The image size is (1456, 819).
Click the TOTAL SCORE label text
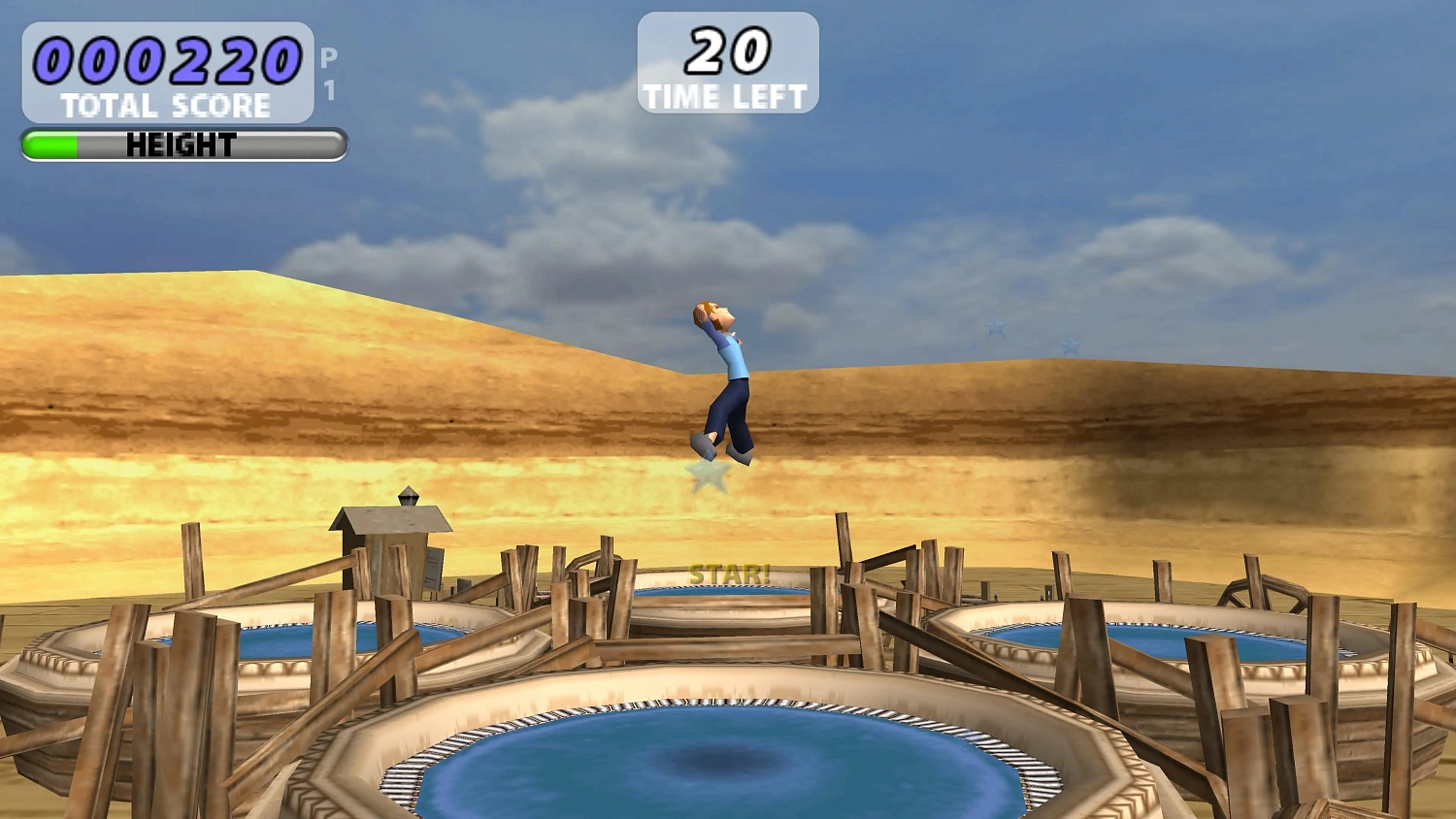[167, 105]
